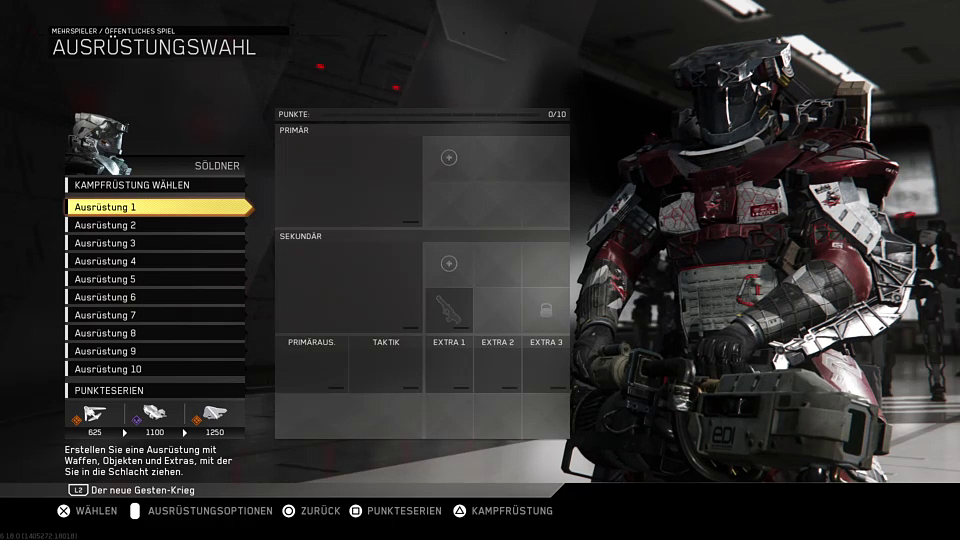Open the Punkteserien section

tap(155, 390)
